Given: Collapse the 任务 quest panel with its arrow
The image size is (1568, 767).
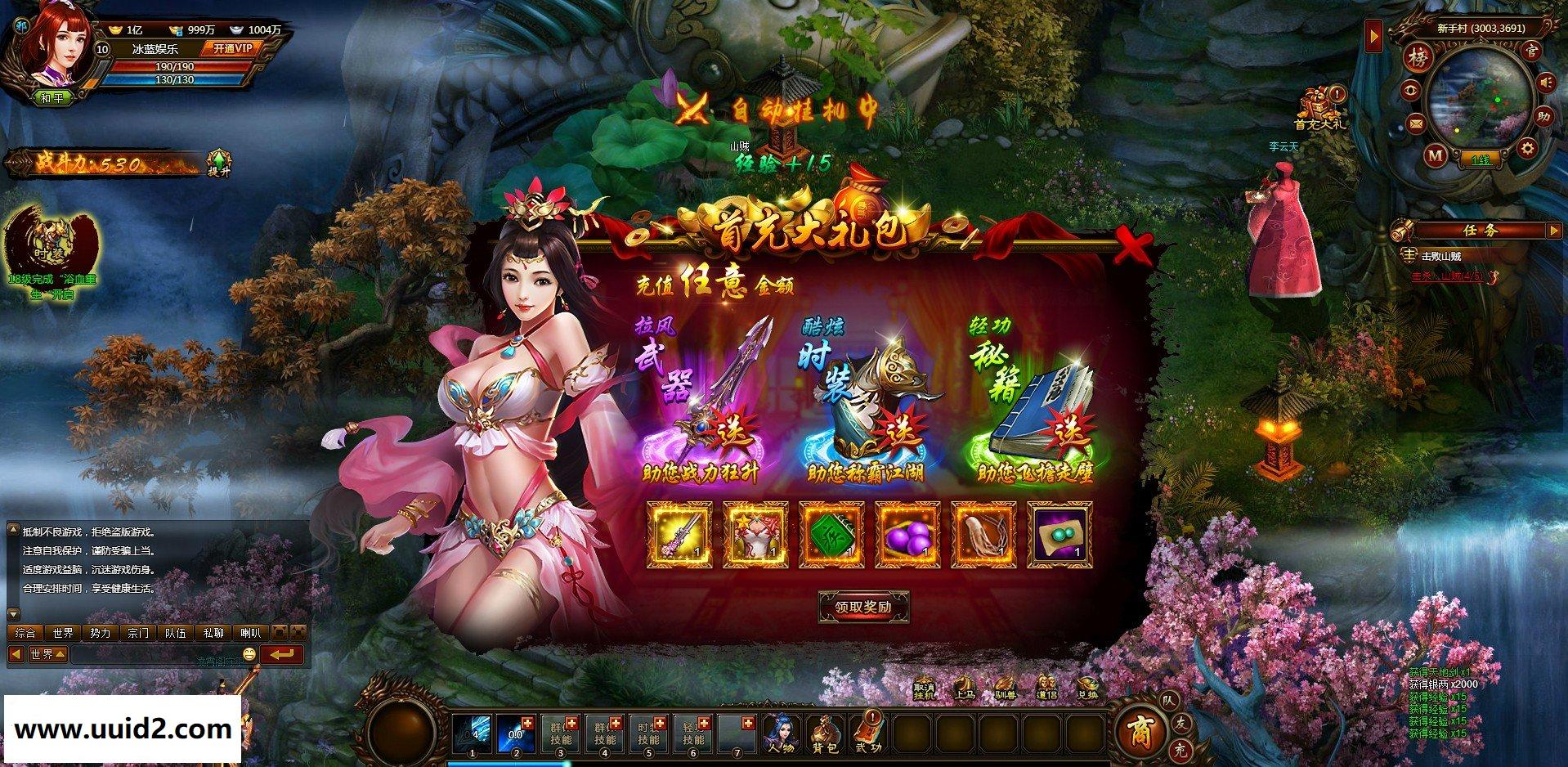Looking at the screenshot, I should 1555,230.
